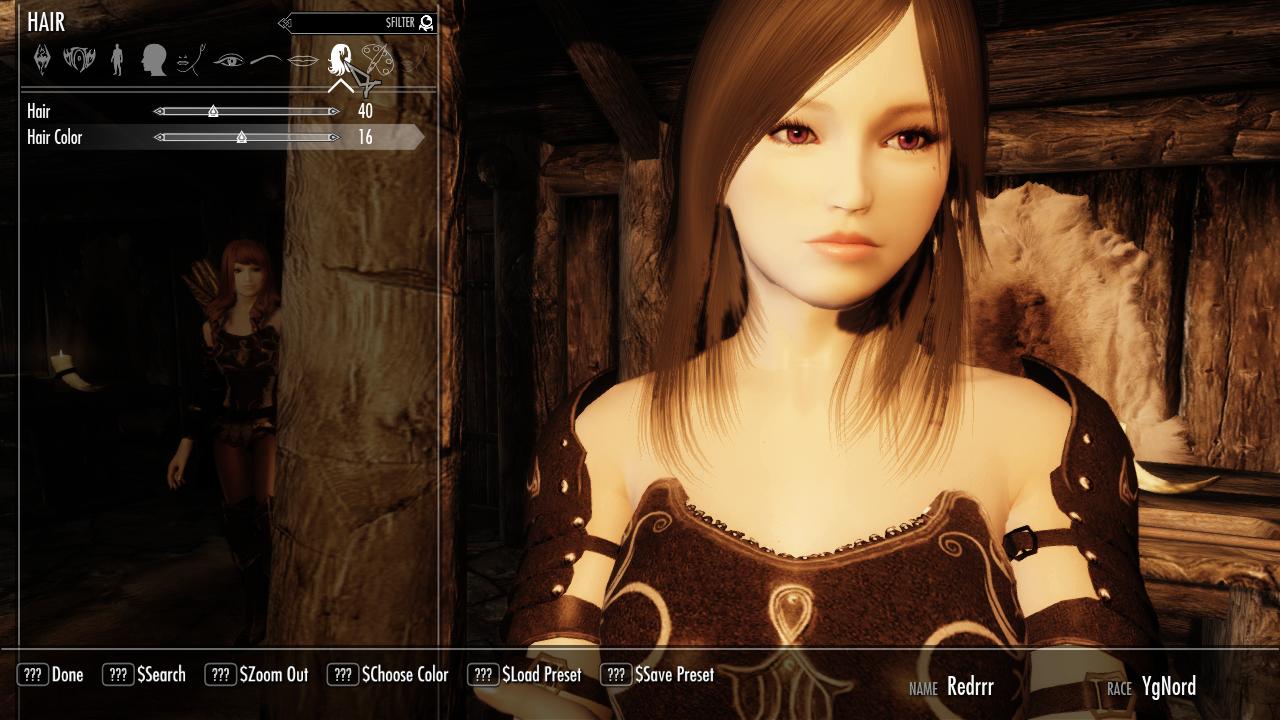Switch to the face outline tab
Screen dimensions: 1280x720
(190, 60)
